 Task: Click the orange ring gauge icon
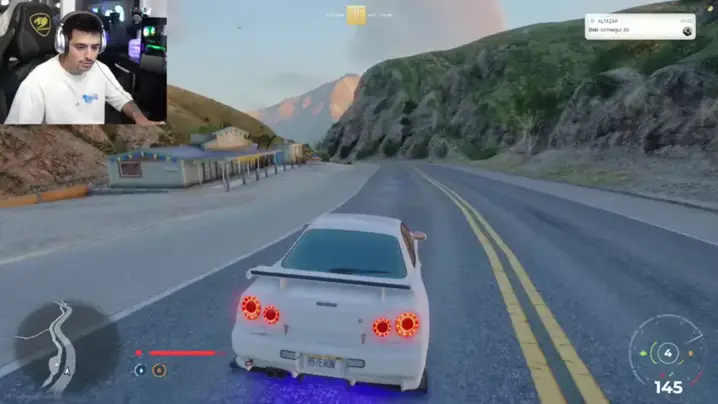tap(159, 370)
